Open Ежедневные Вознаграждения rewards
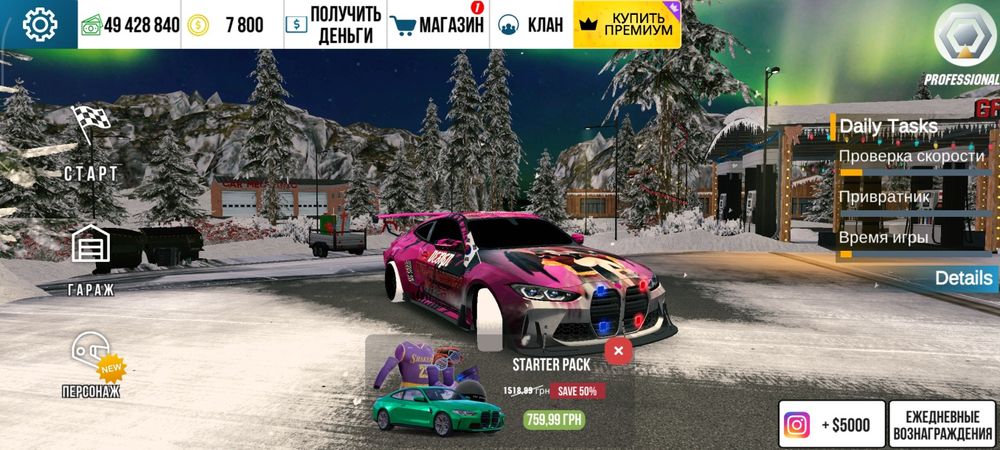 [x=941, y=425]
